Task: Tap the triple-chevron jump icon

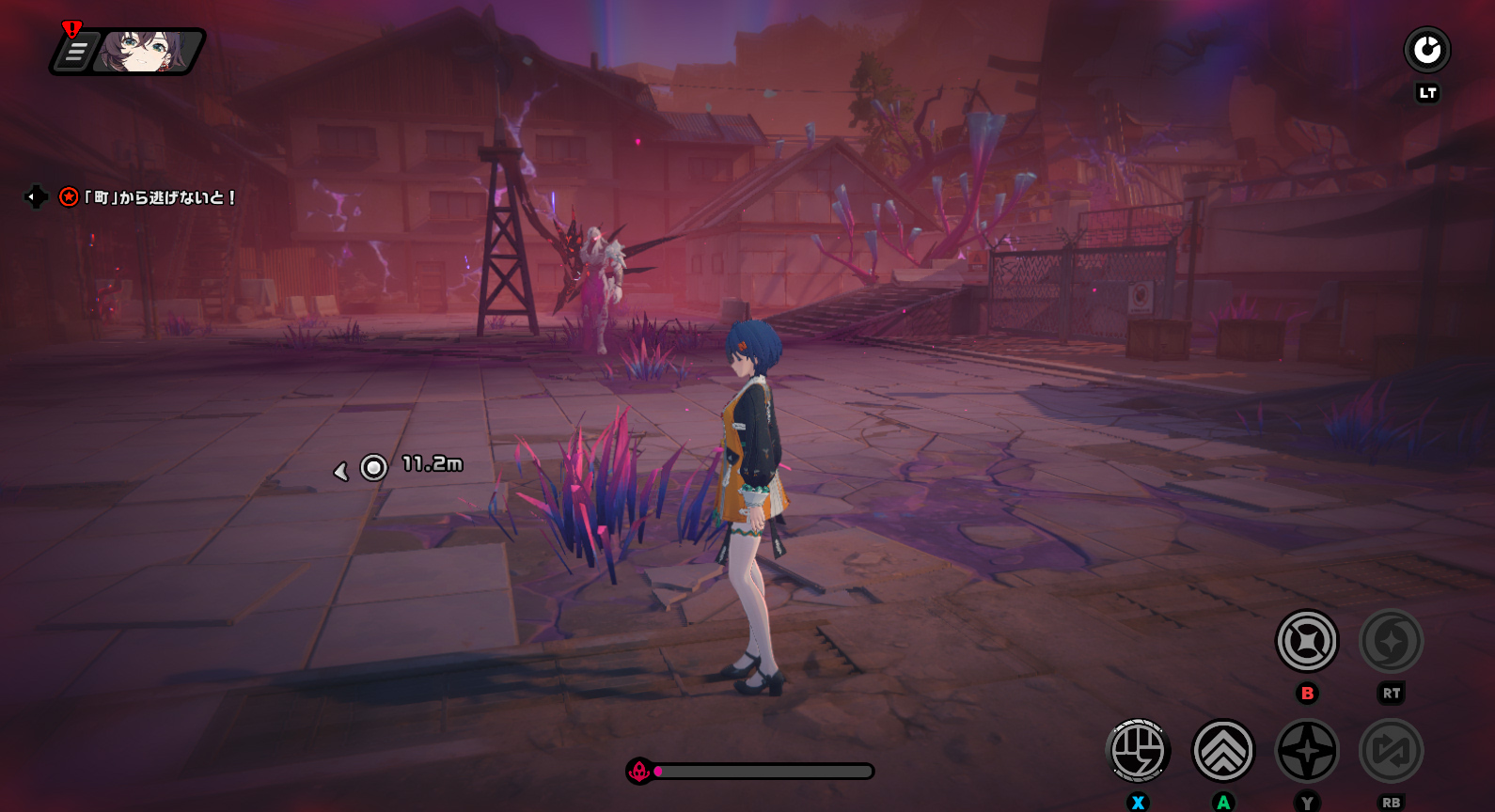Action: click(x=1222, y=751)
